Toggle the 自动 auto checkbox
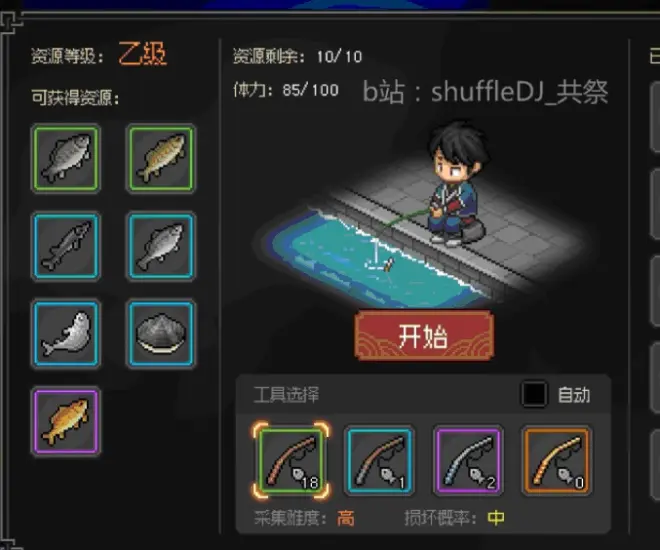660x550 pixels. point(534,394)
